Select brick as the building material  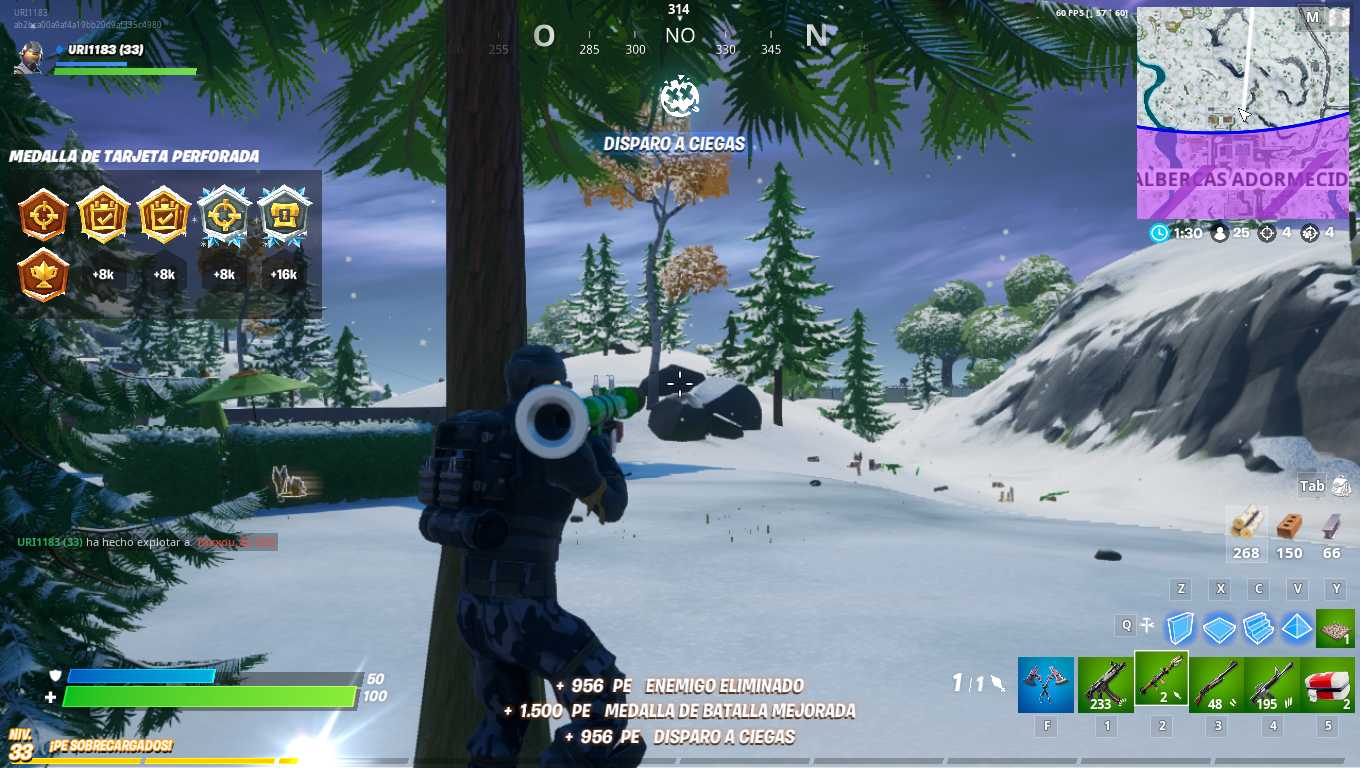1290,526
